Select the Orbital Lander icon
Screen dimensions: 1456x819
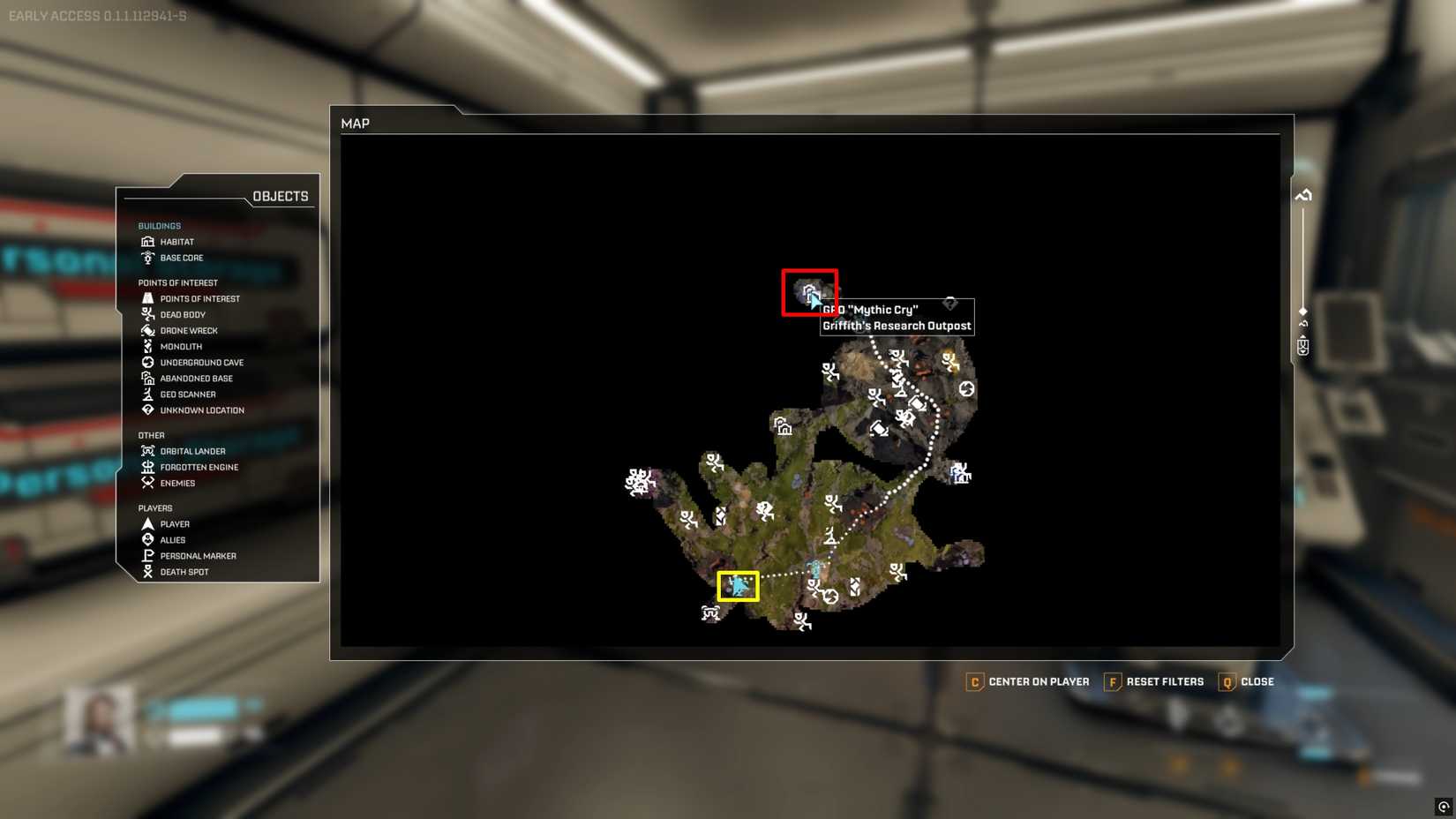pyautogui.click(x=147, y=451)
